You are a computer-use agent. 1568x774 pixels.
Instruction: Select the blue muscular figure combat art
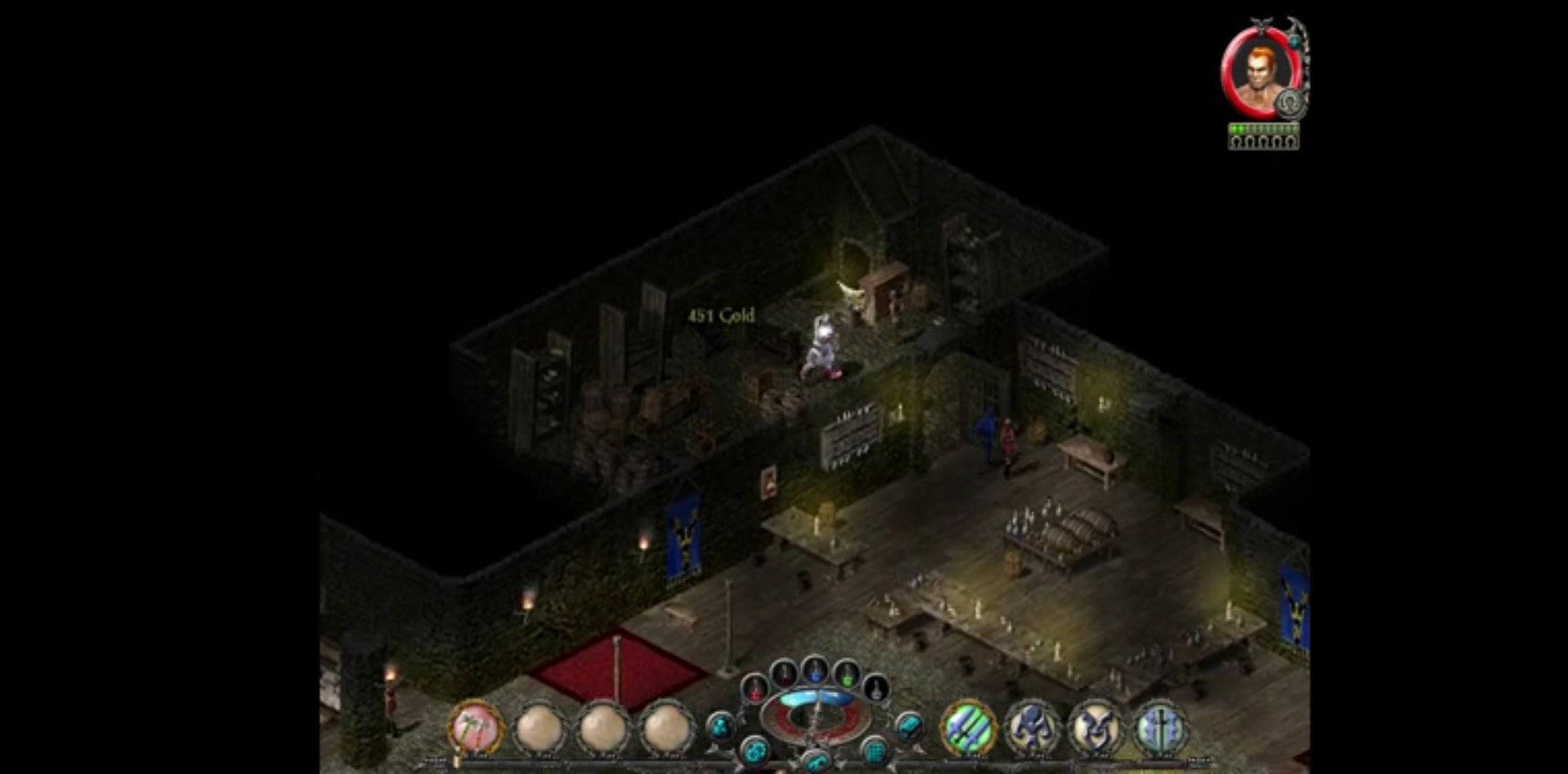[1031, 728]
